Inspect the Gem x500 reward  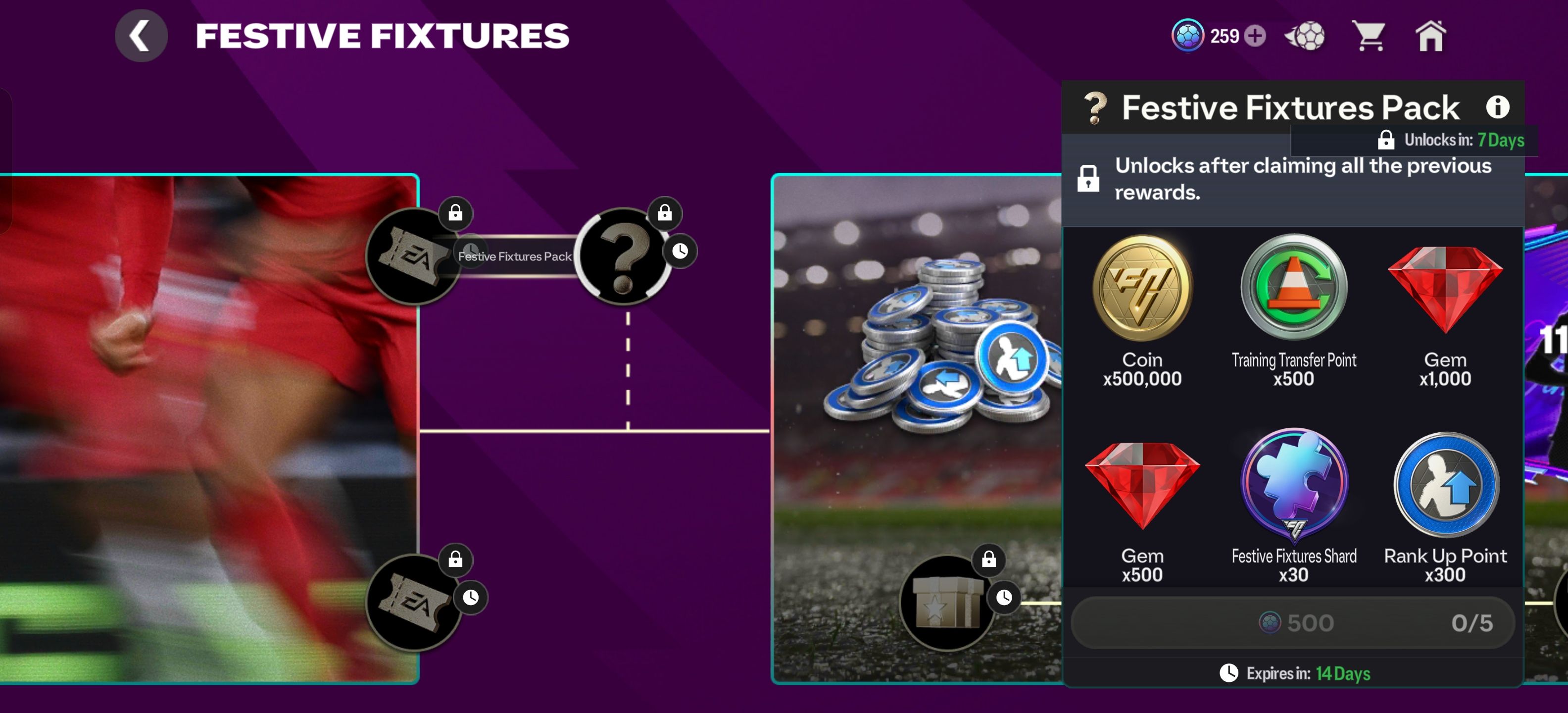point(1142,507)
